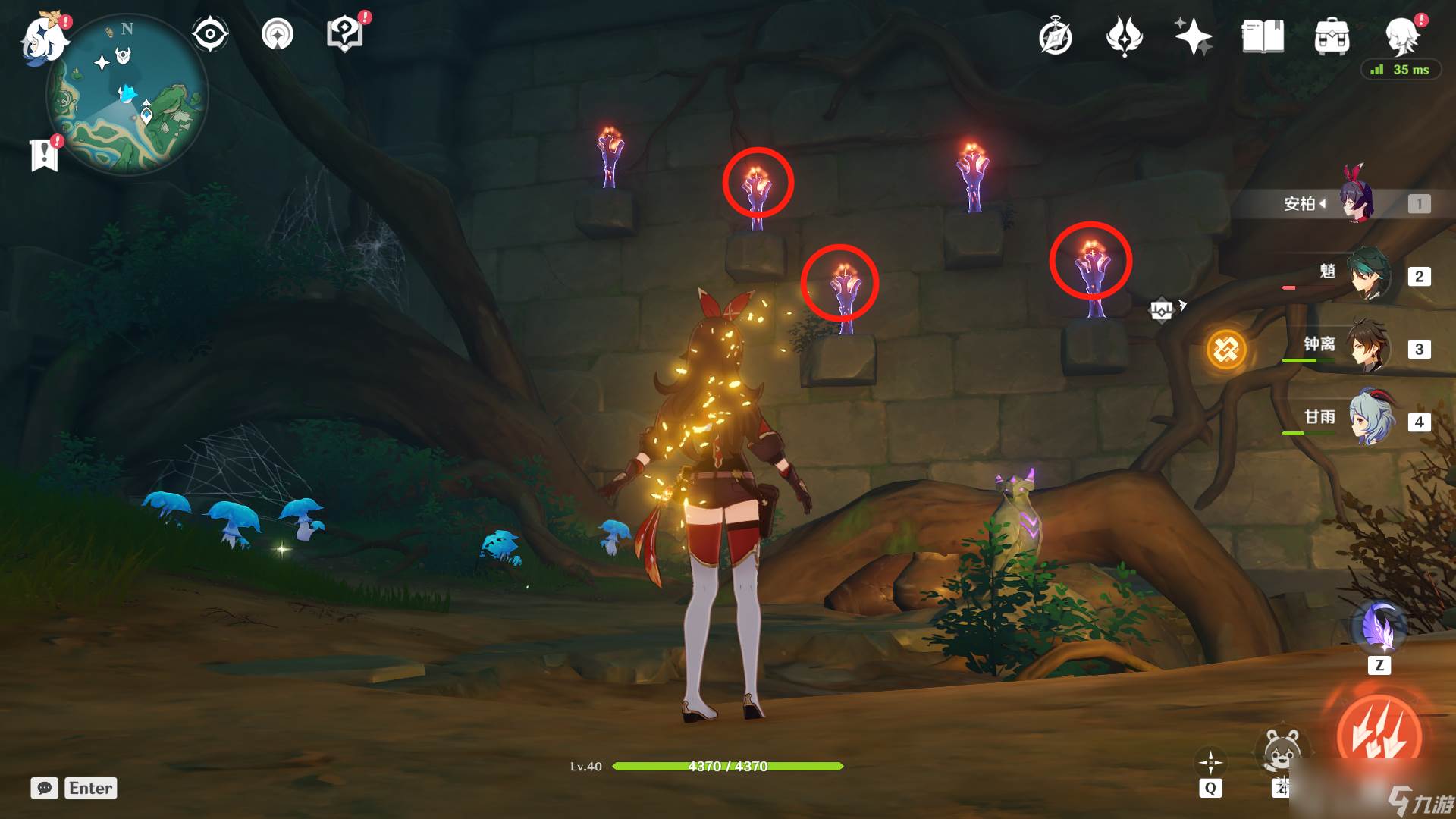Open the adventurer handbook book icon
This screenshot has height=819, width=1456.
tap(1263, 36)
